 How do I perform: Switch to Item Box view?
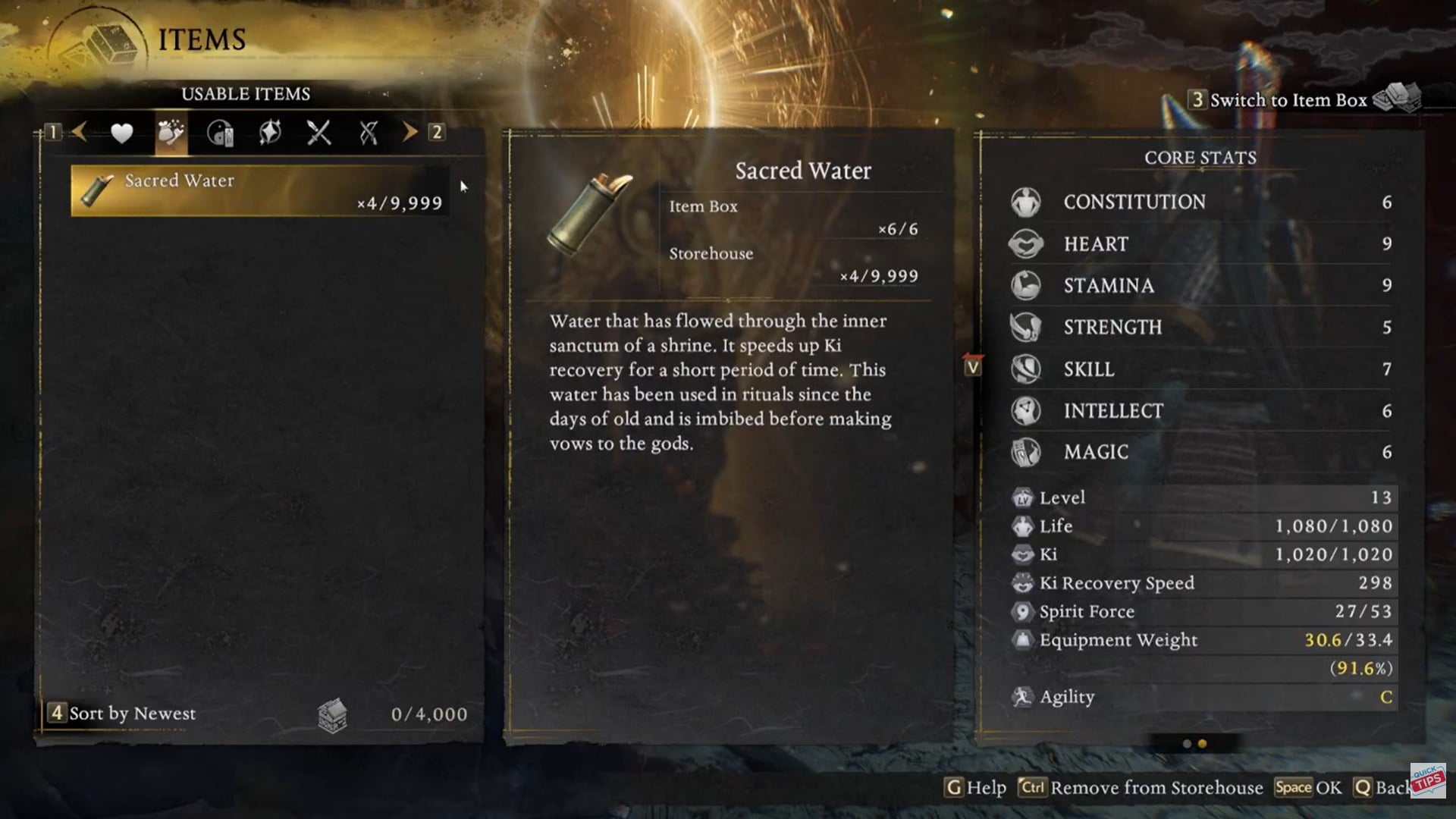coord(1288,100)
